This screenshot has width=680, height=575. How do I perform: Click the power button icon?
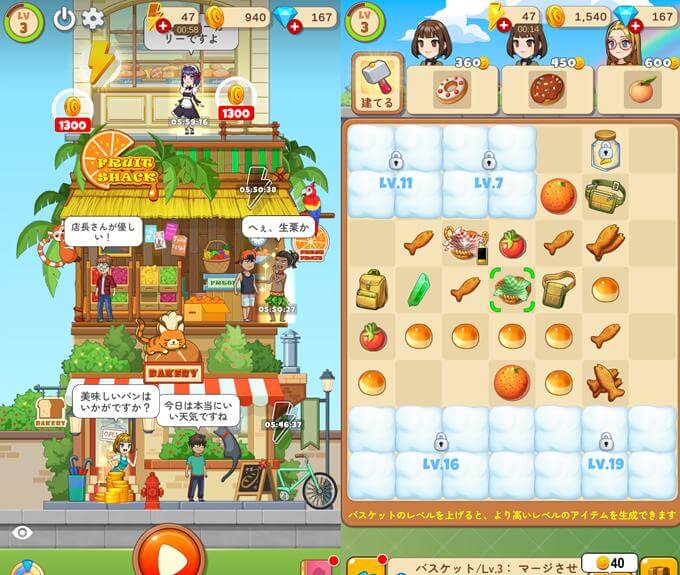65,19
